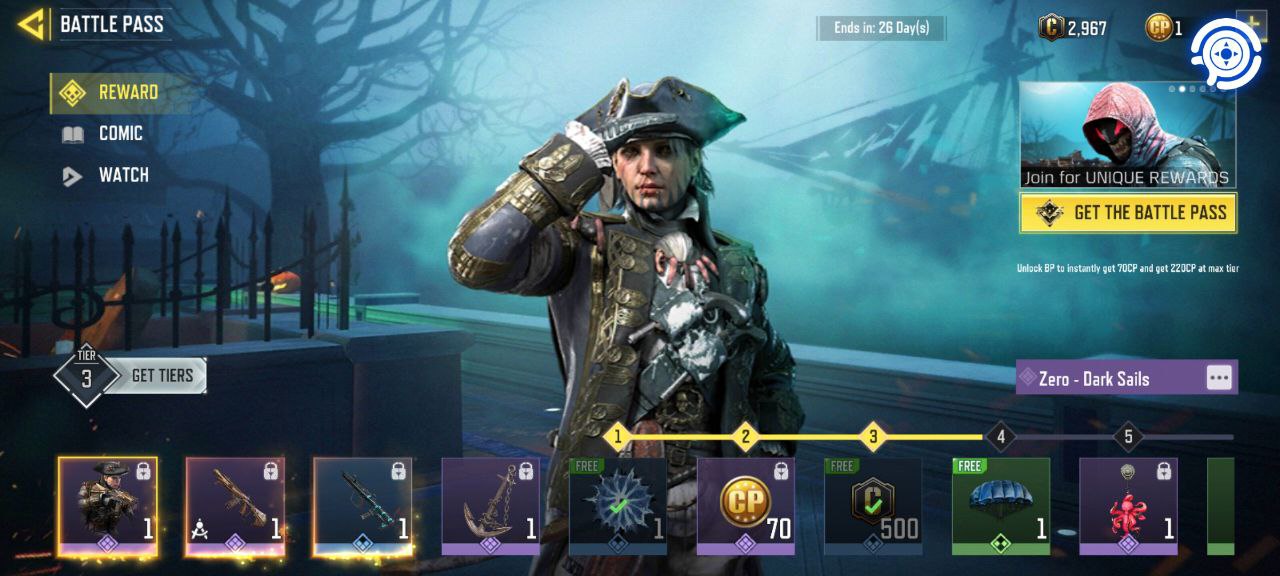Select the 70 CP reward tile

point(746,505)
